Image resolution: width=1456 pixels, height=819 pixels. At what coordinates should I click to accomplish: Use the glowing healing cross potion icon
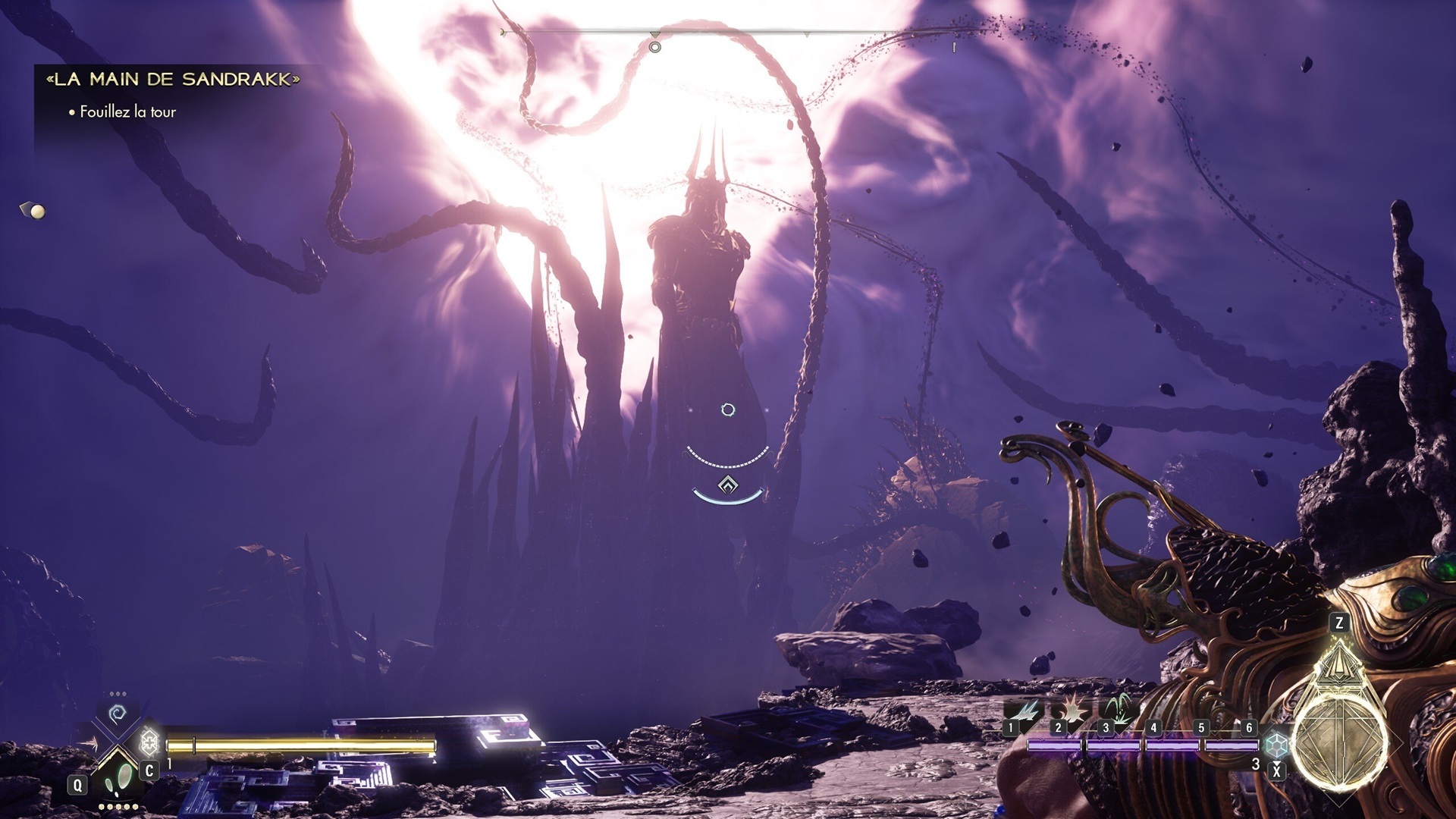pos(149,740)
